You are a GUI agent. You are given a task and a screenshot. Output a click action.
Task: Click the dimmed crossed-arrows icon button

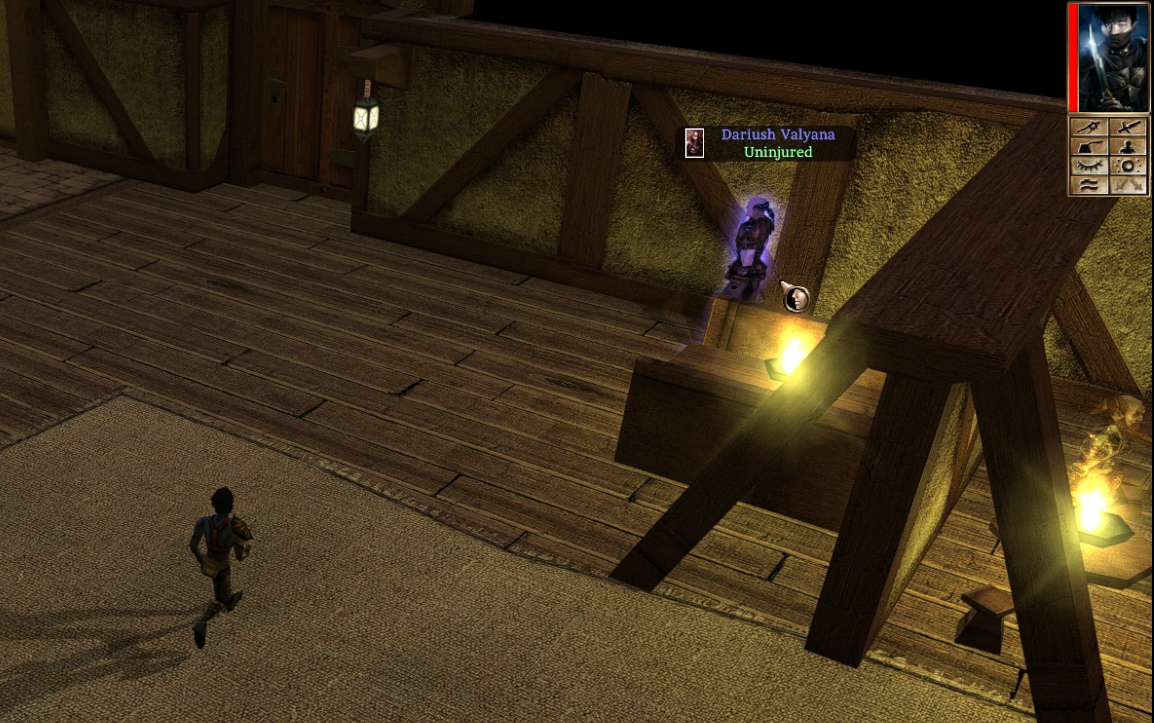pyautogui.click(x=1128, y=185)
